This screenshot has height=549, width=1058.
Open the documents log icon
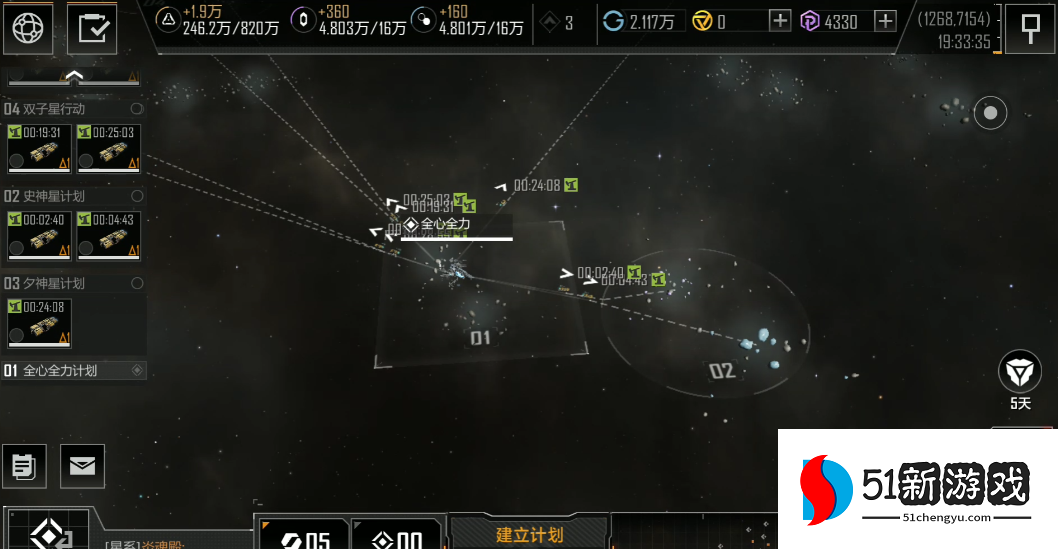[x=25, y=465]
